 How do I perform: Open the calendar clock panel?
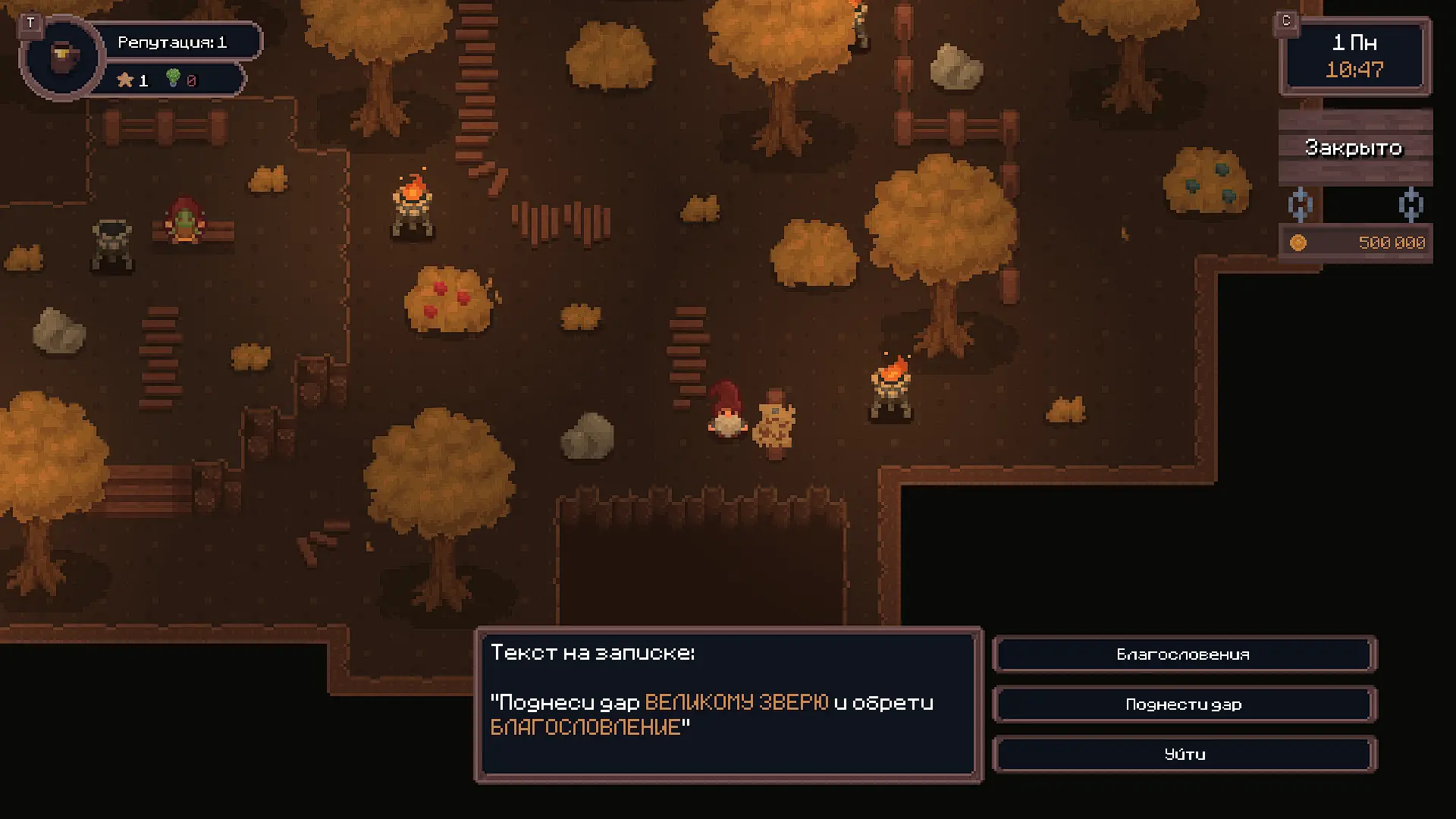pyautogui.click(x=1354, y=56)
